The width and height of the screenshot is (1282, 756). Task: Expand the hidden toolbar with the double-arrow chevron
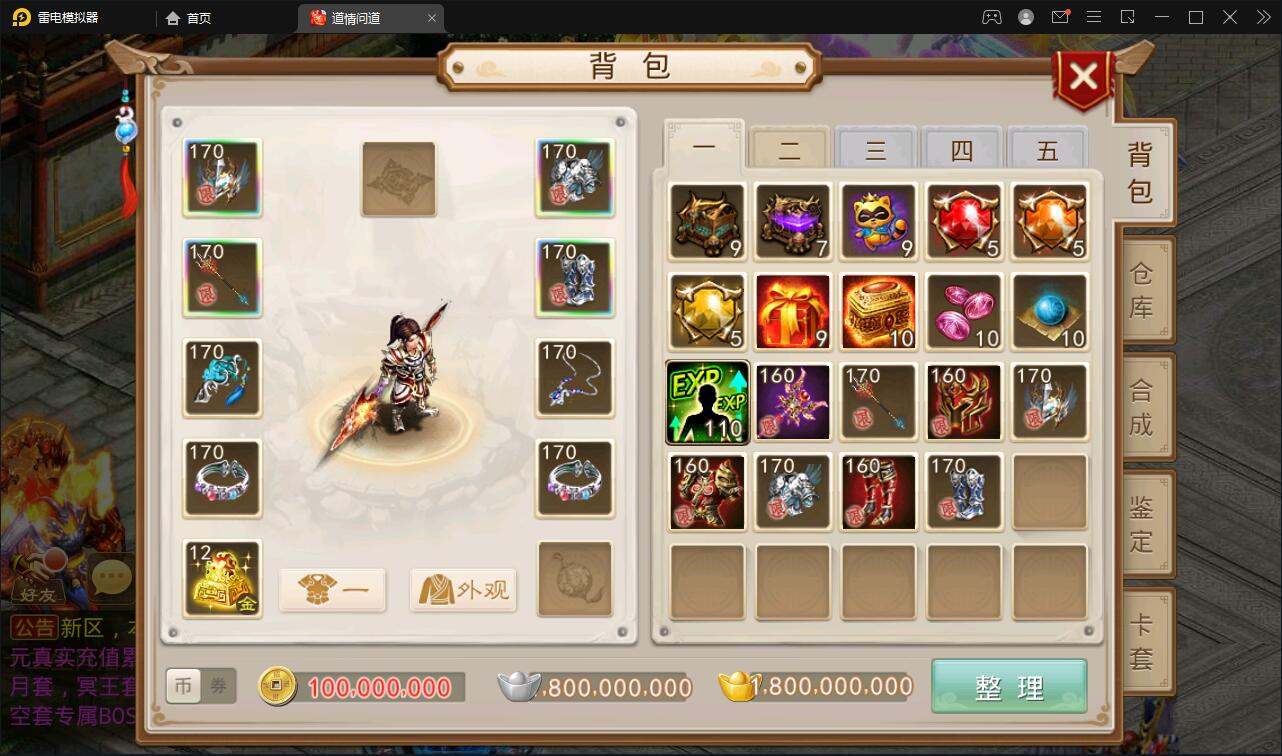pyautogui.click(x=1262, y=17)
